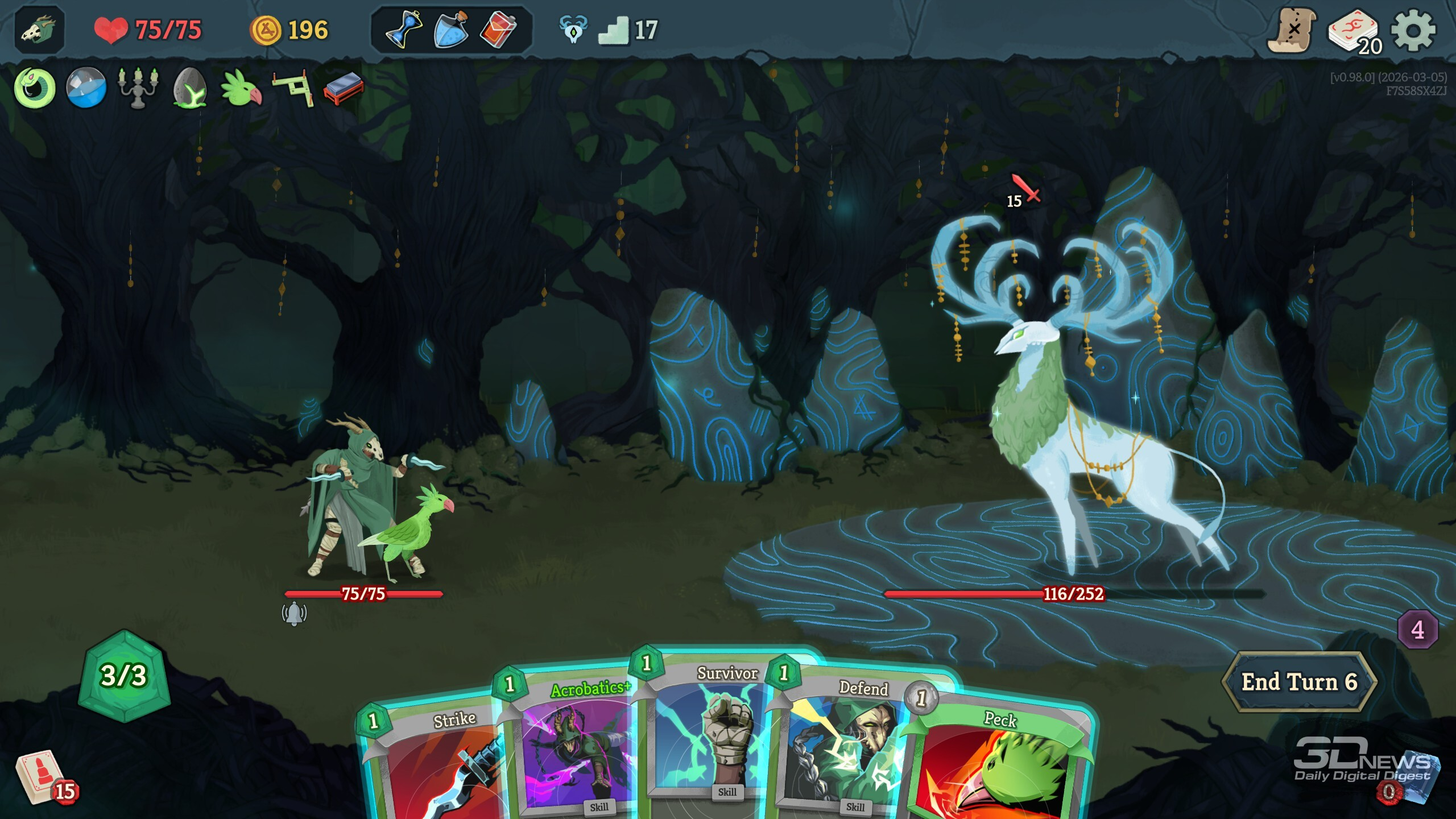The image size is (1456, 819).
Task: Inspect the cracked egg relic
Action: (189, 88)
